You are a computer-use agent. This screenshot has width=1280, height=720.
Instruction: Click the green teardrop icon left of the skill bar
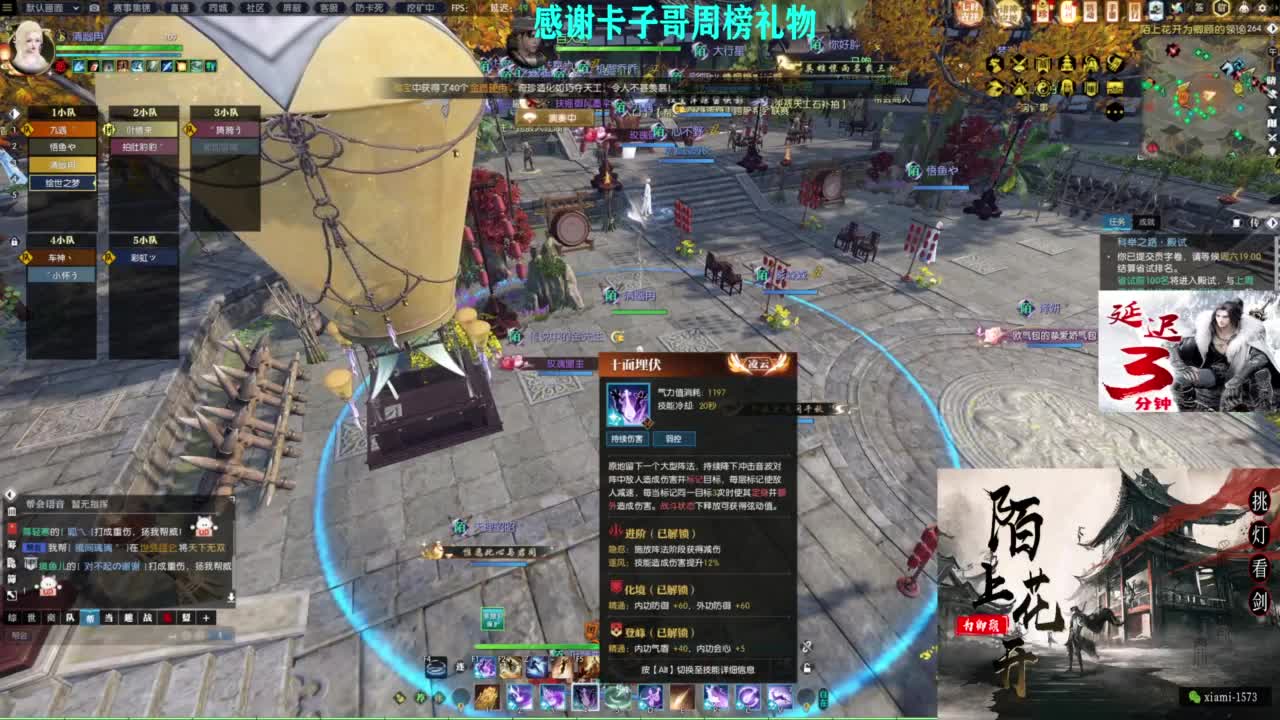click(436, 696)
